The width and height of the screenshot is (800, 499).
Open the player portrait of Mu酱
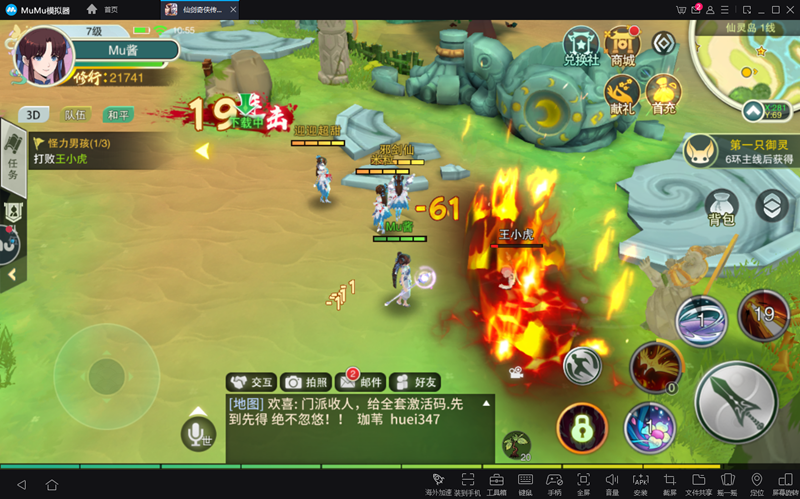[x=44, y=53]
